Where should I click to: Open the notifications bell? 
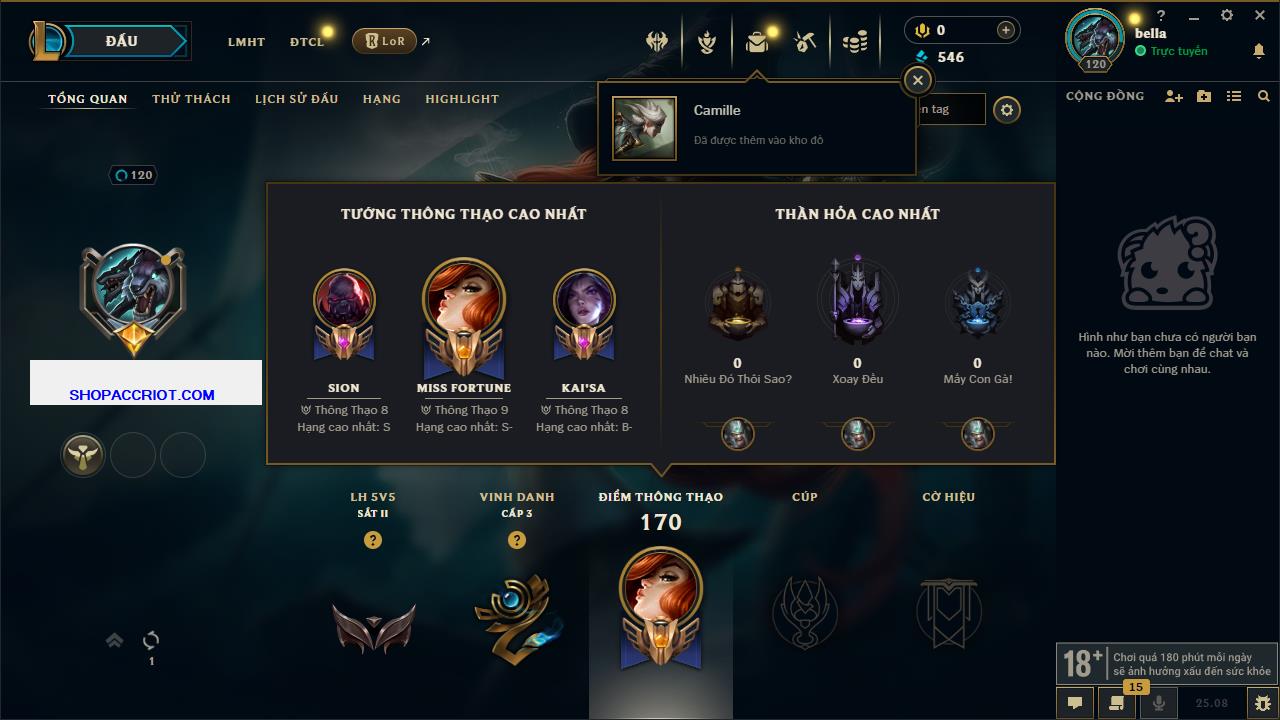coord(1258,51)
